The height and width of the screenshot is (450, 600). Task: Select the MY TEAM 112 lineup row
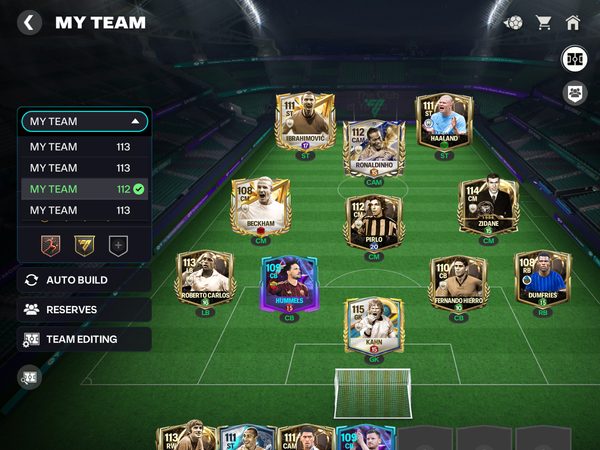tap(84, 189)
